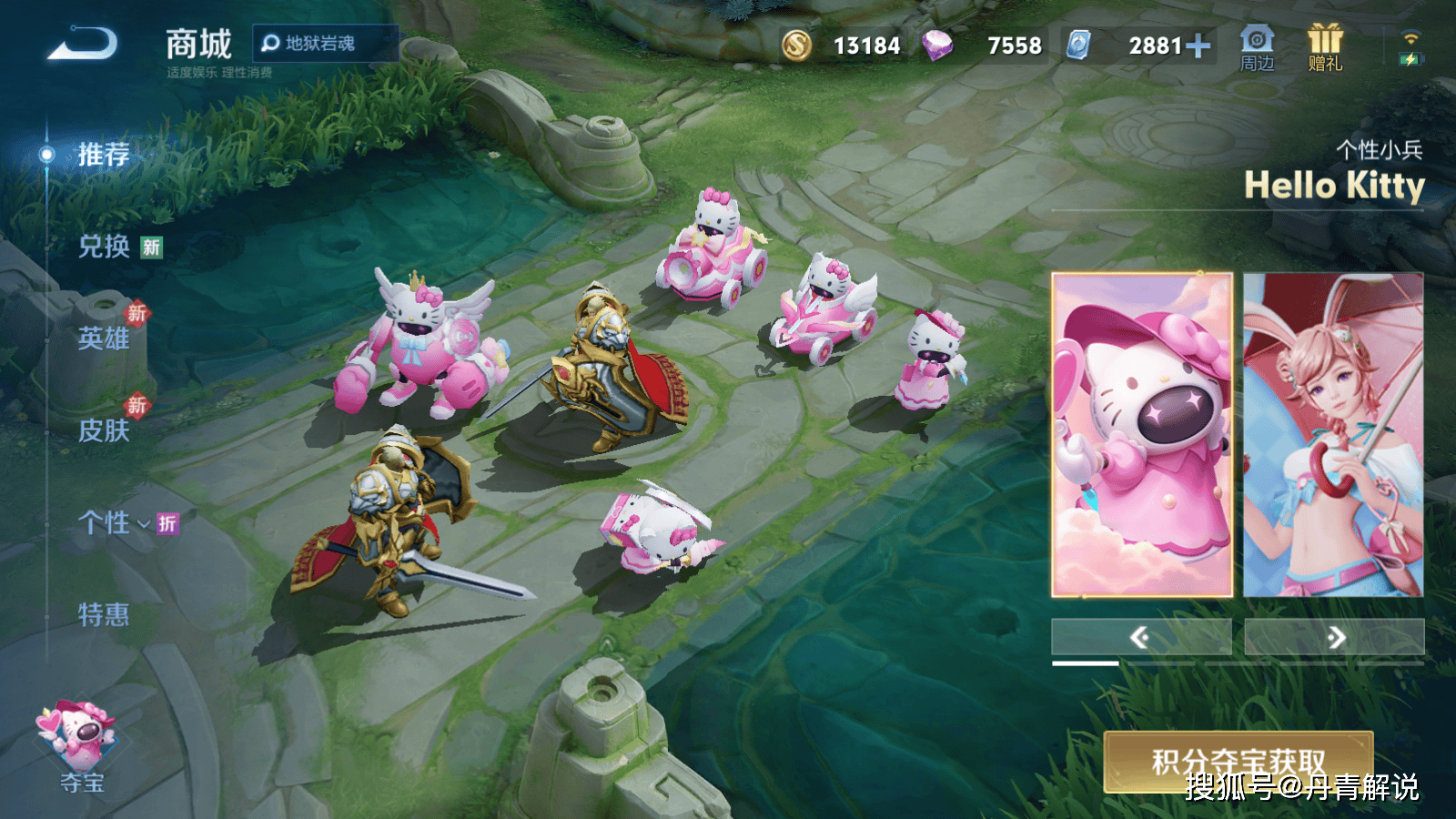Show the next item with right arrow
Screen dimensions: 1456x819
1334,637
